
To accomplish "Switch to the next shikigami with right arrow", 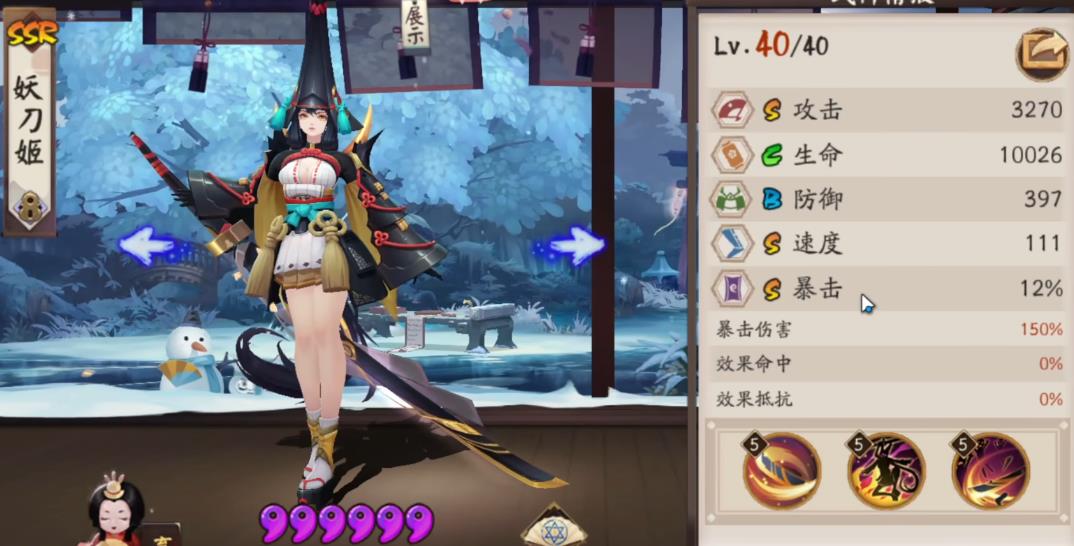I will tap(577, 245).
